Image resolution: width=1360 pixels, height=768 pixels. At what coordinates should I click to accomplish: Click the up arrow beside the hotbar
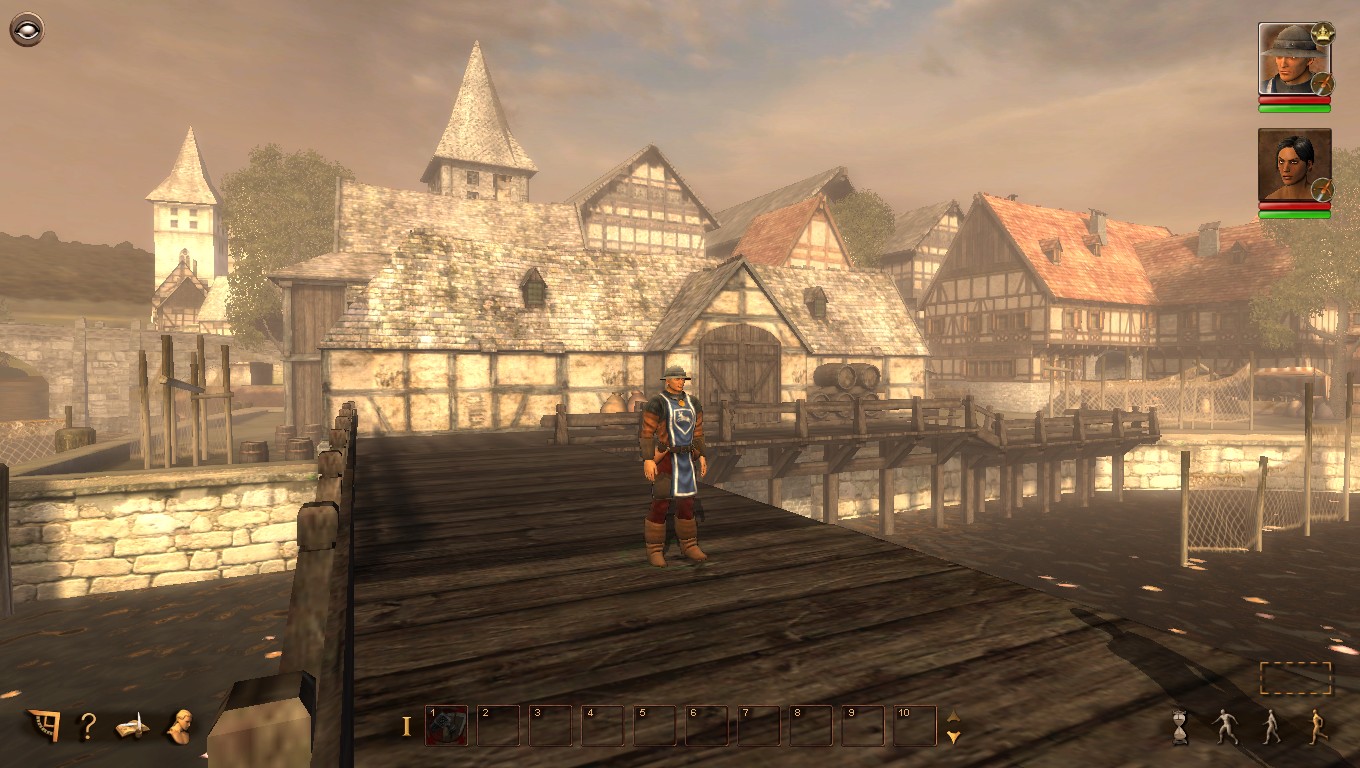pos(952,714)
